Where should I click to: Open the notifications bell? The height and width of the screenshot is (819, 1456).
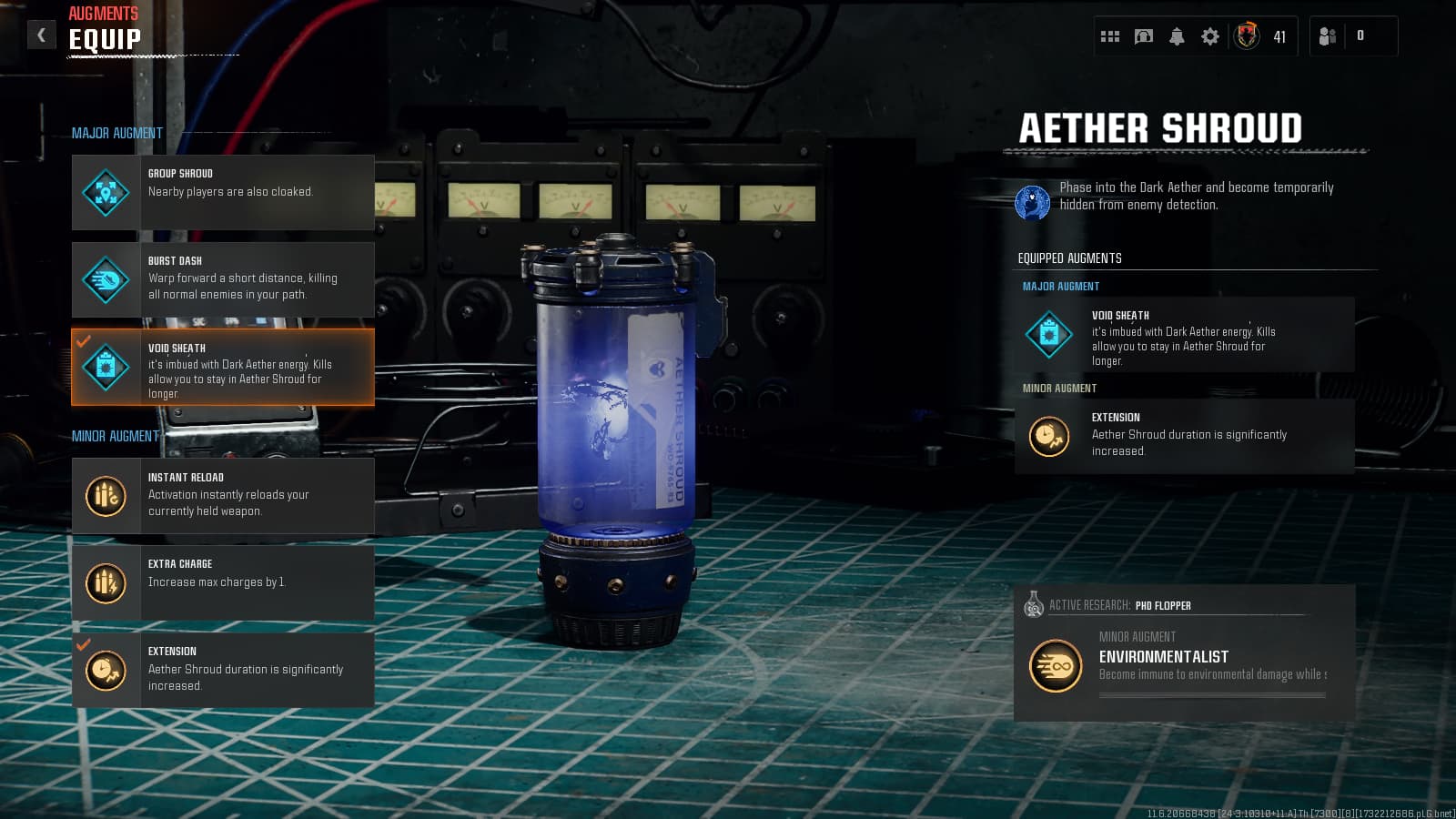pyautogui.click(x=1177, y=36)
